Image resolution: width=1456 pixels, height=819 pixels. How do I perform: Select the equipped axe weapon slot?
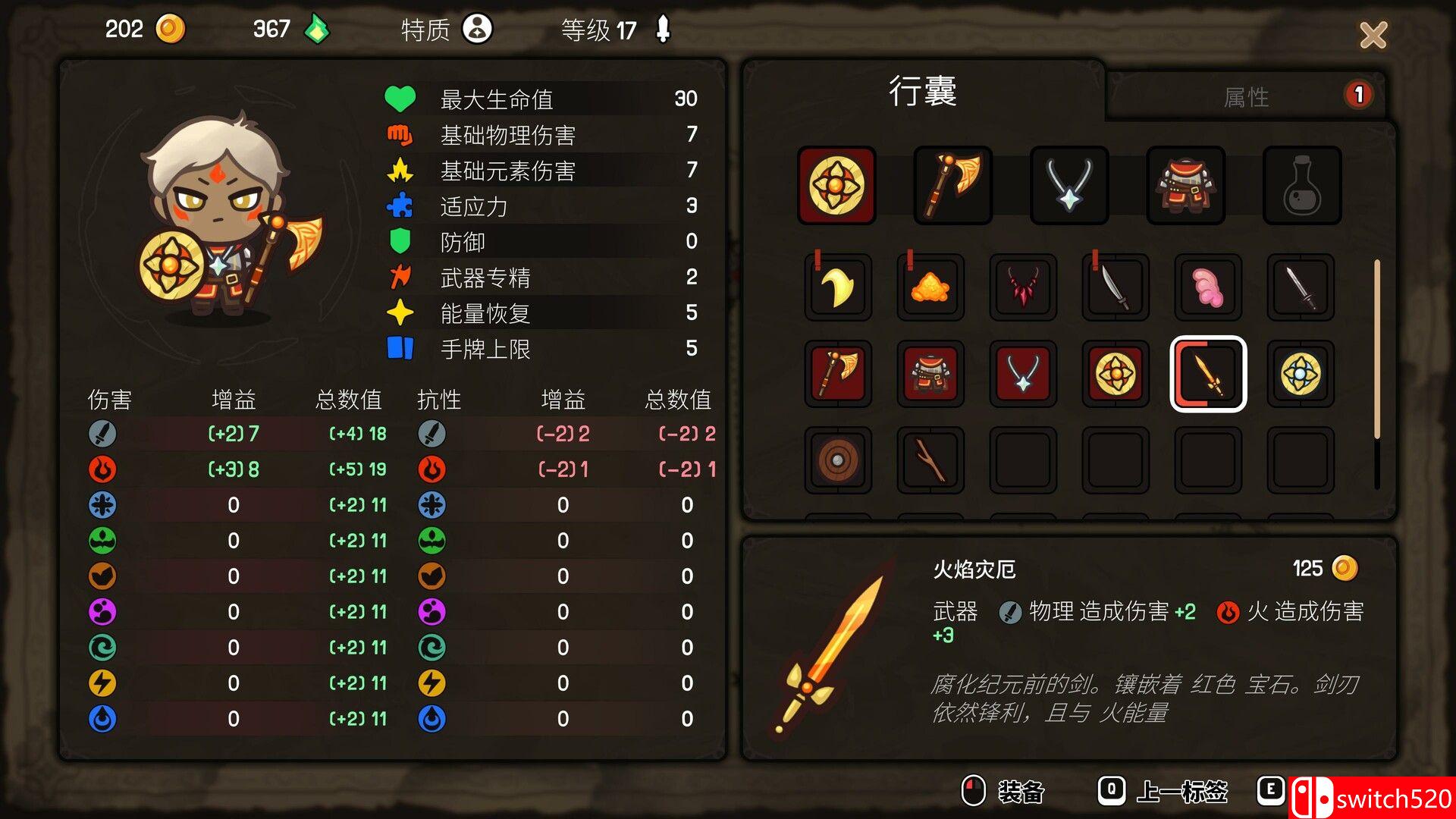[x=952, y=184]
